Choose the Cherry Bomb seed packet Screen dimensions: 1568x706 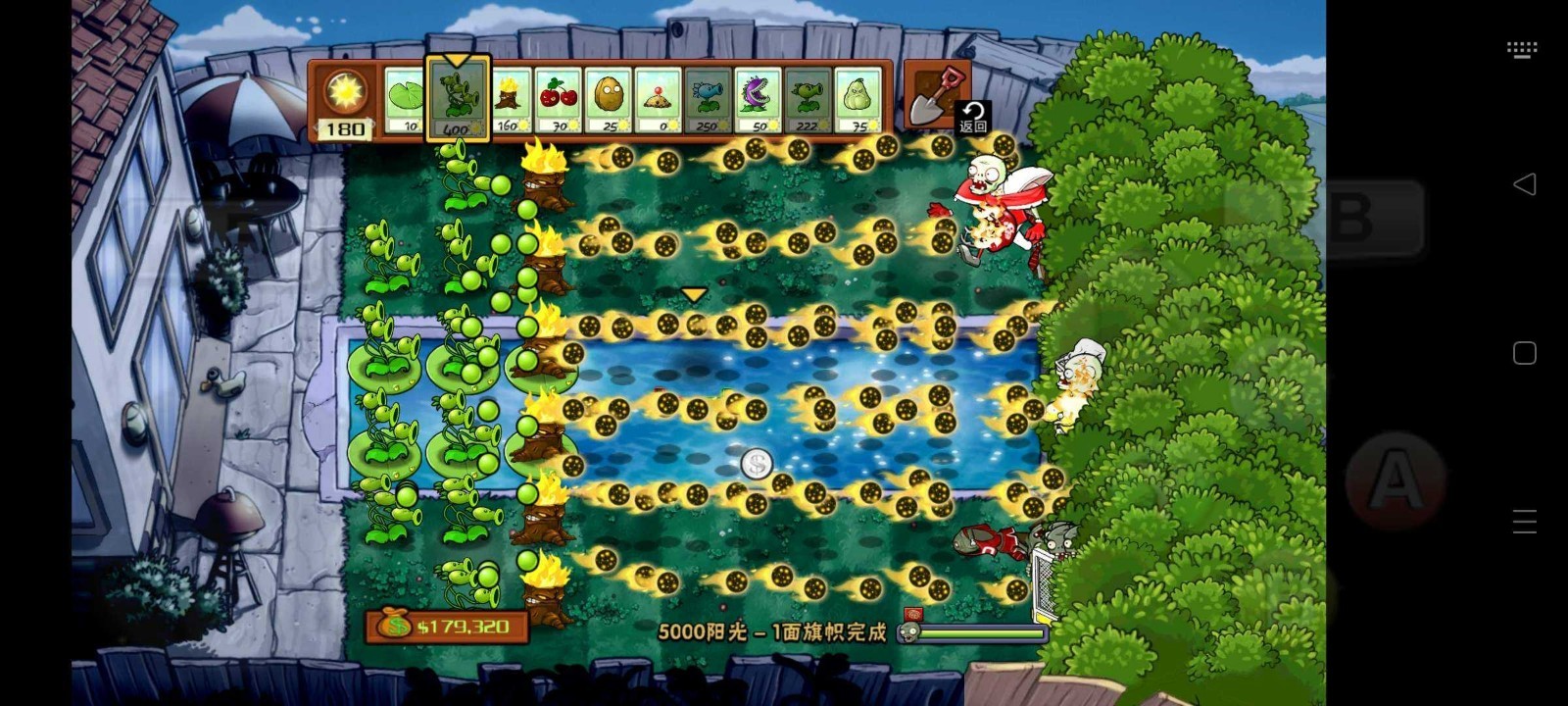pyautogui.click(x=559, y=96)
